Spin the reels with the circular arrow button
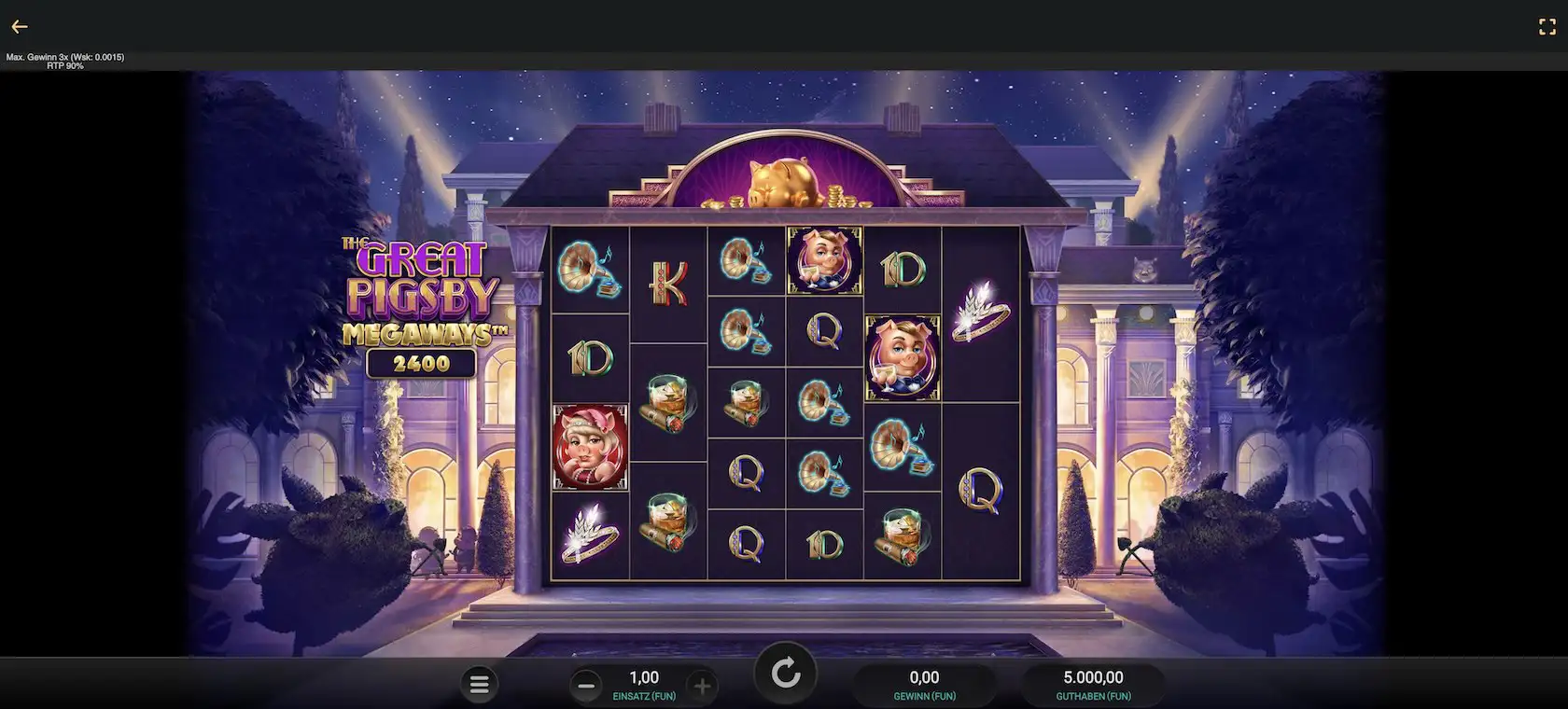The image size is (1568, 709). pos(785,673)
